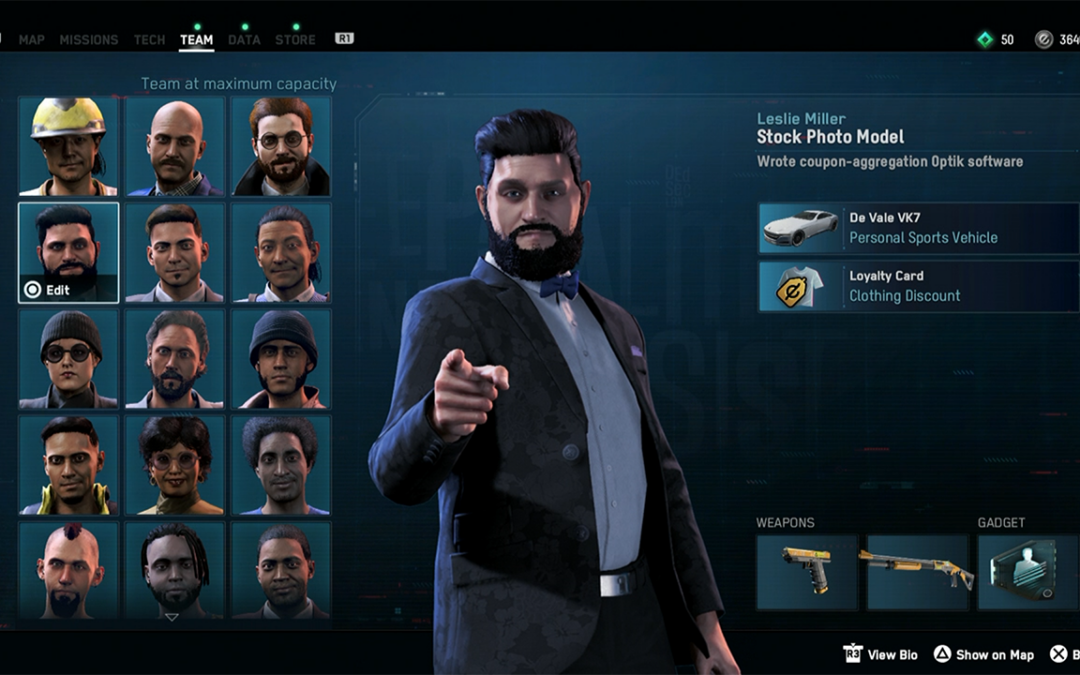The height and width of the screenshot is (675, 1080).
Task: Select the operative with red mohawk
Action: pyautogui.click(x=68, y=570)
